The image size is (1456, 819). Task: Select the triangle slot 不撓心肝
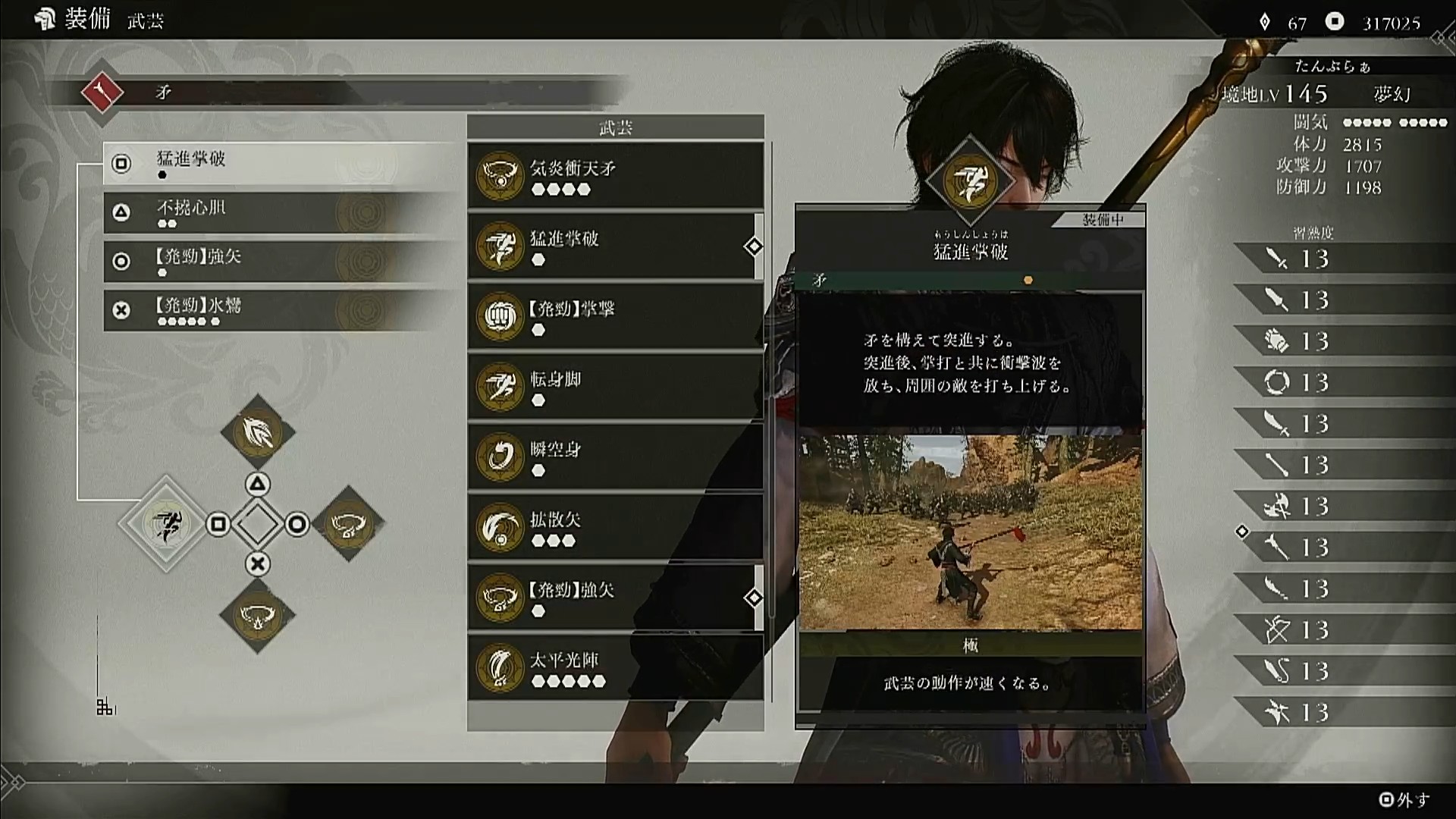tap(281, 212)
